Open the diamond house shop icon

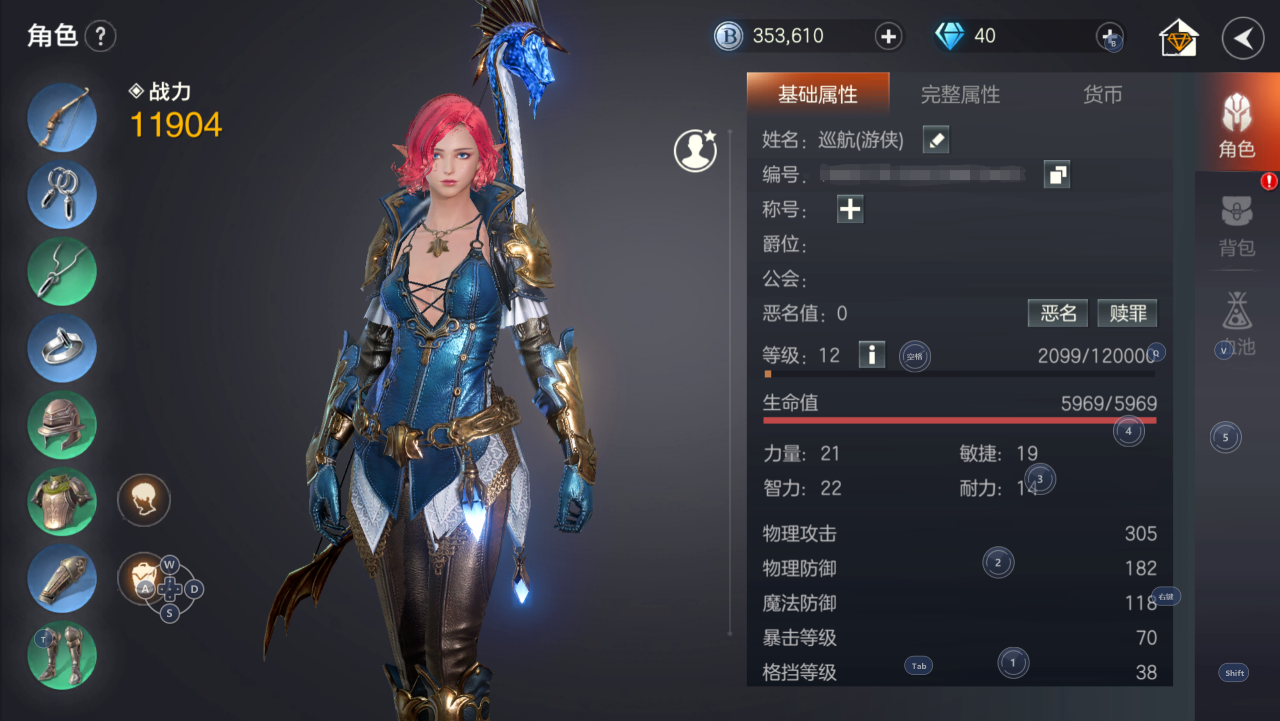coord(1179,39)
